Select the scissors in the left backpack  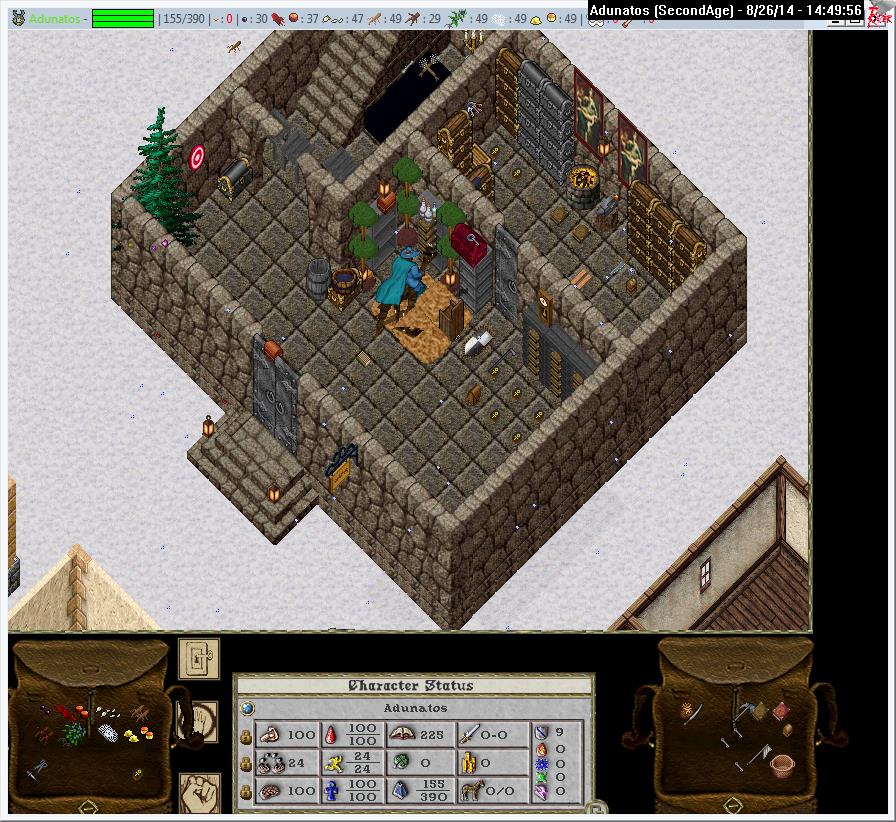click(35, 768)
